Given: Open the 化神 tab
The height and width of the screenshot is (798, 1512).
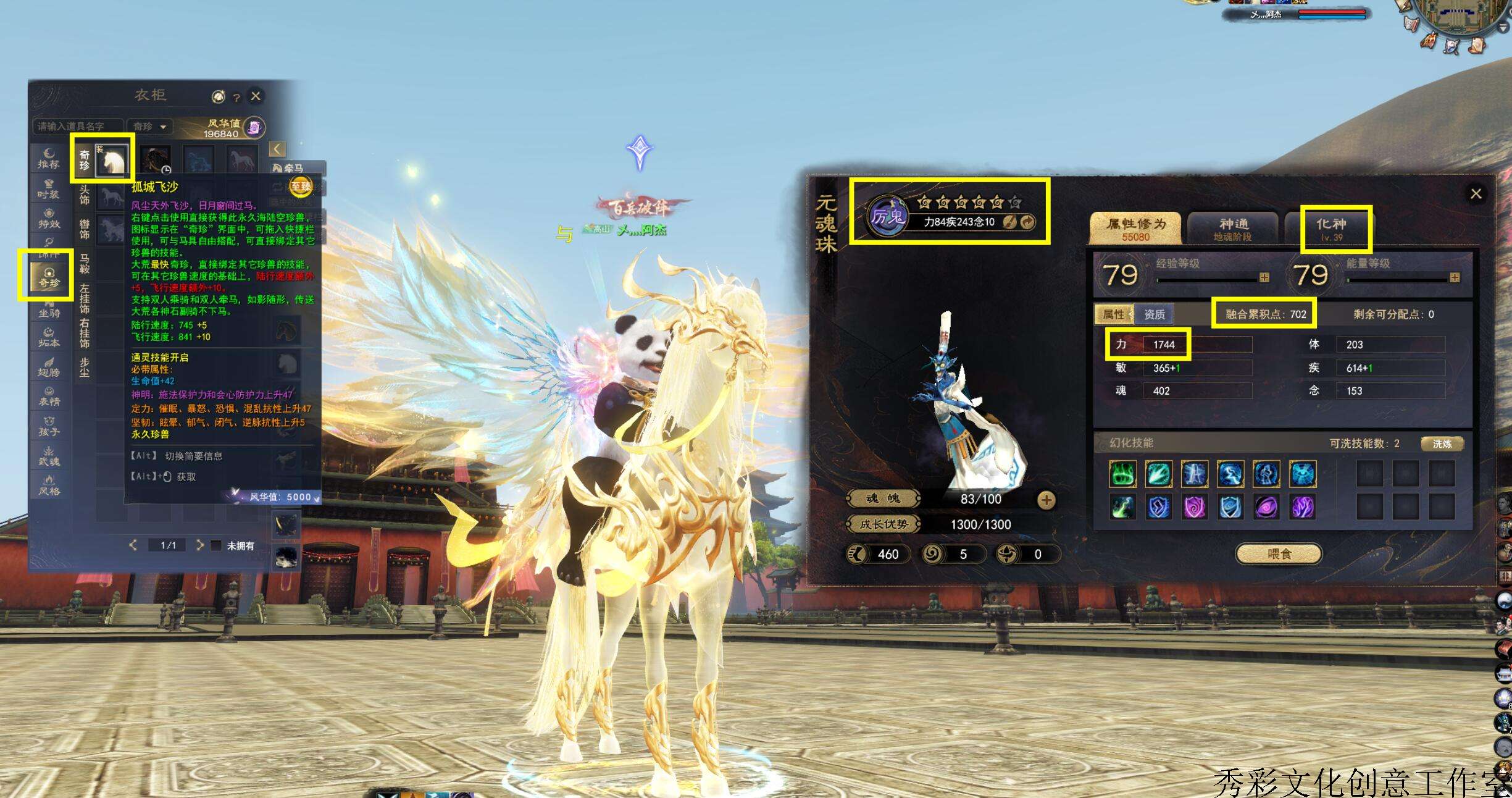Looking at the screenshot, I should [1332, 229].
